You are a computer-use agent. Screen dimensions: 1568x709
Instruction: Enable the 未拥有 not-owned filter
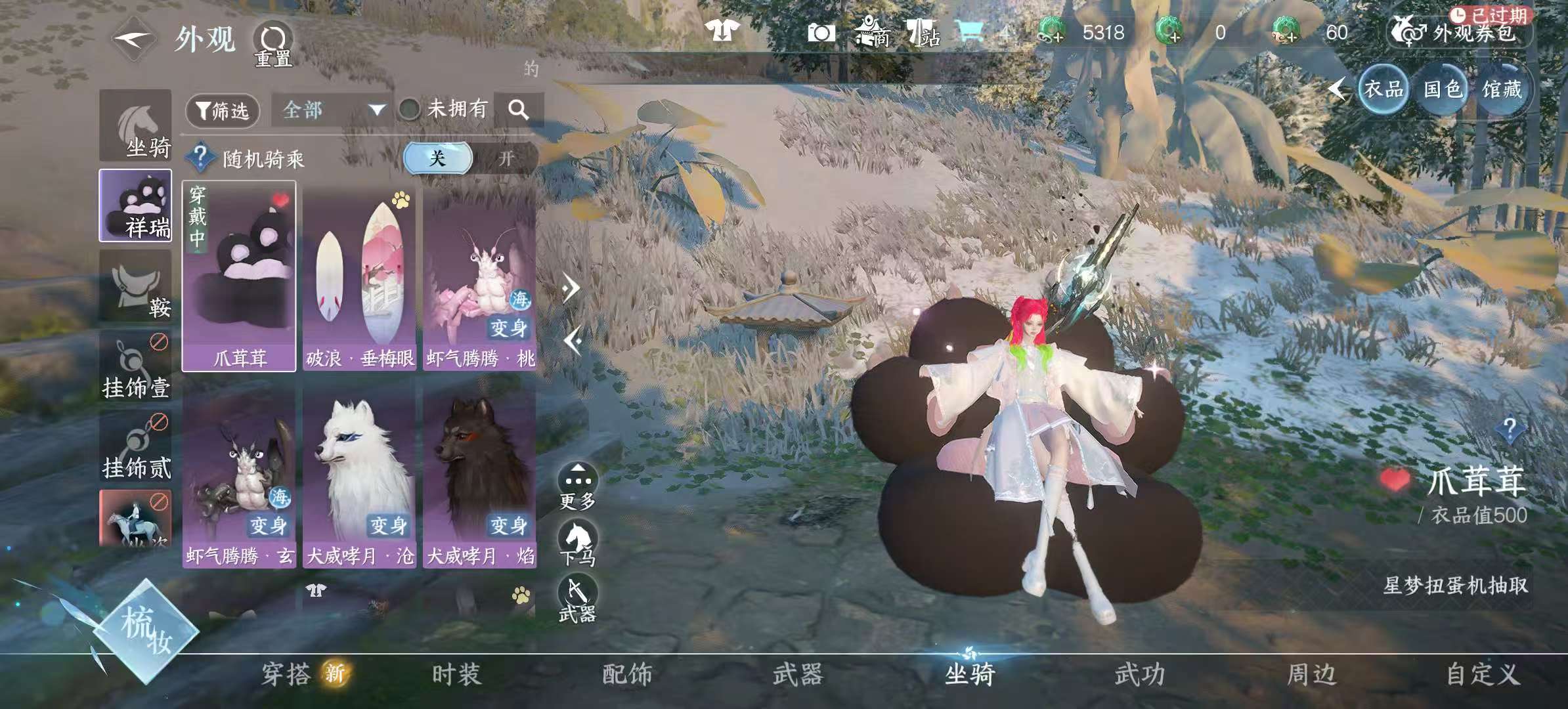pos(410,111)
